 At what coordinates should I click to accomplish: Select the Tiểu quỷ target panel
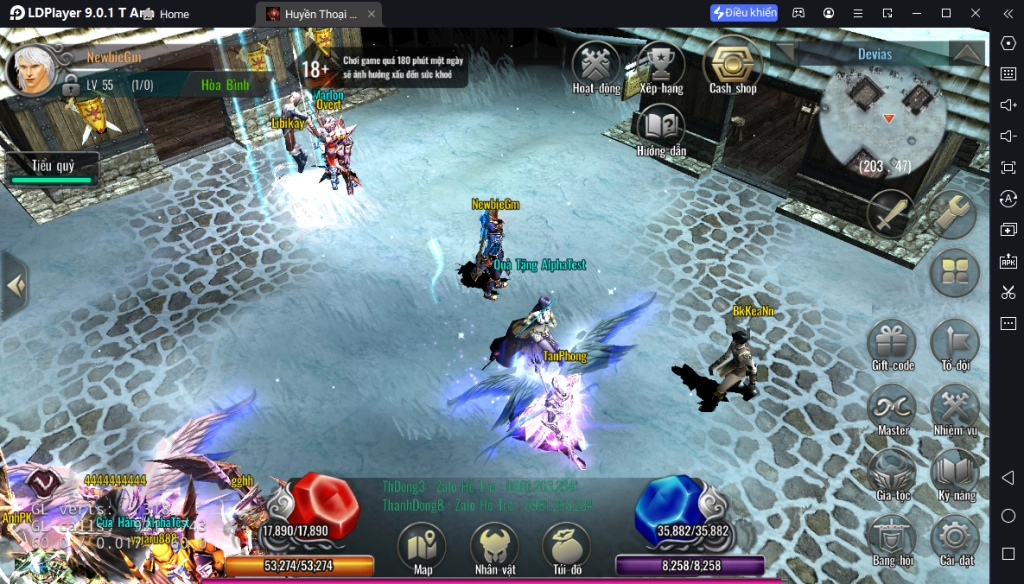coord(52,168)
